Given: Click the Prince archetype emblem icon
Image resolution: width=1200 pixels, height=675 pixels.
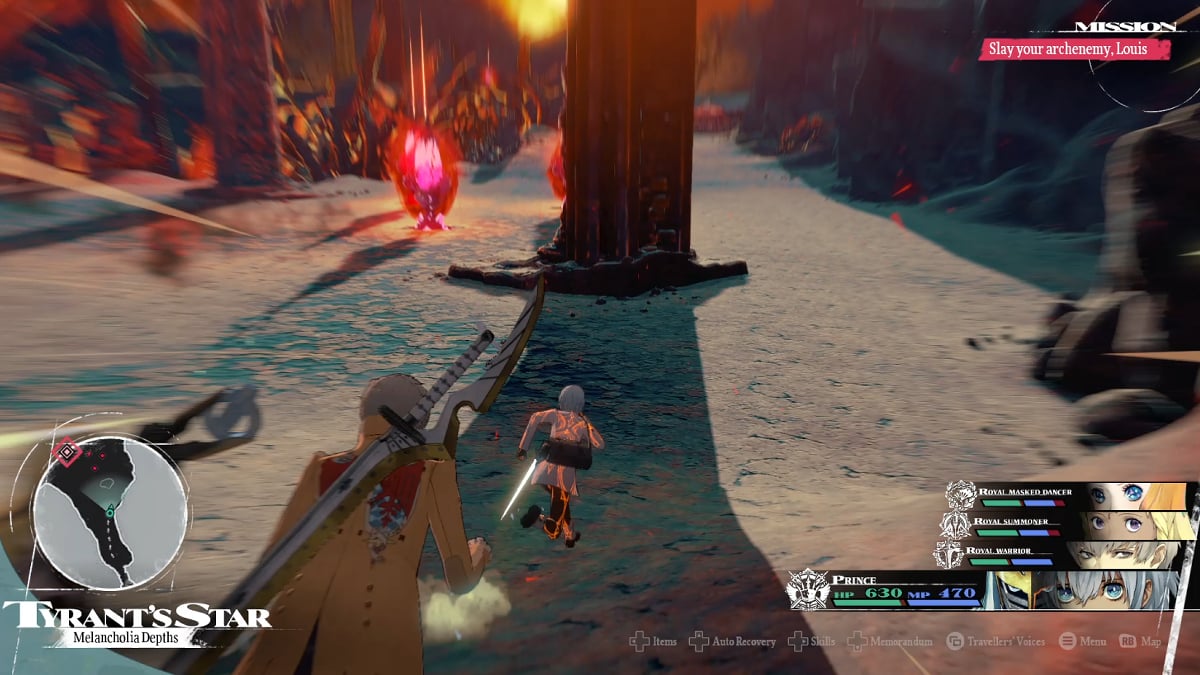Looking at the screenshot, I should (x=807, y=589).
